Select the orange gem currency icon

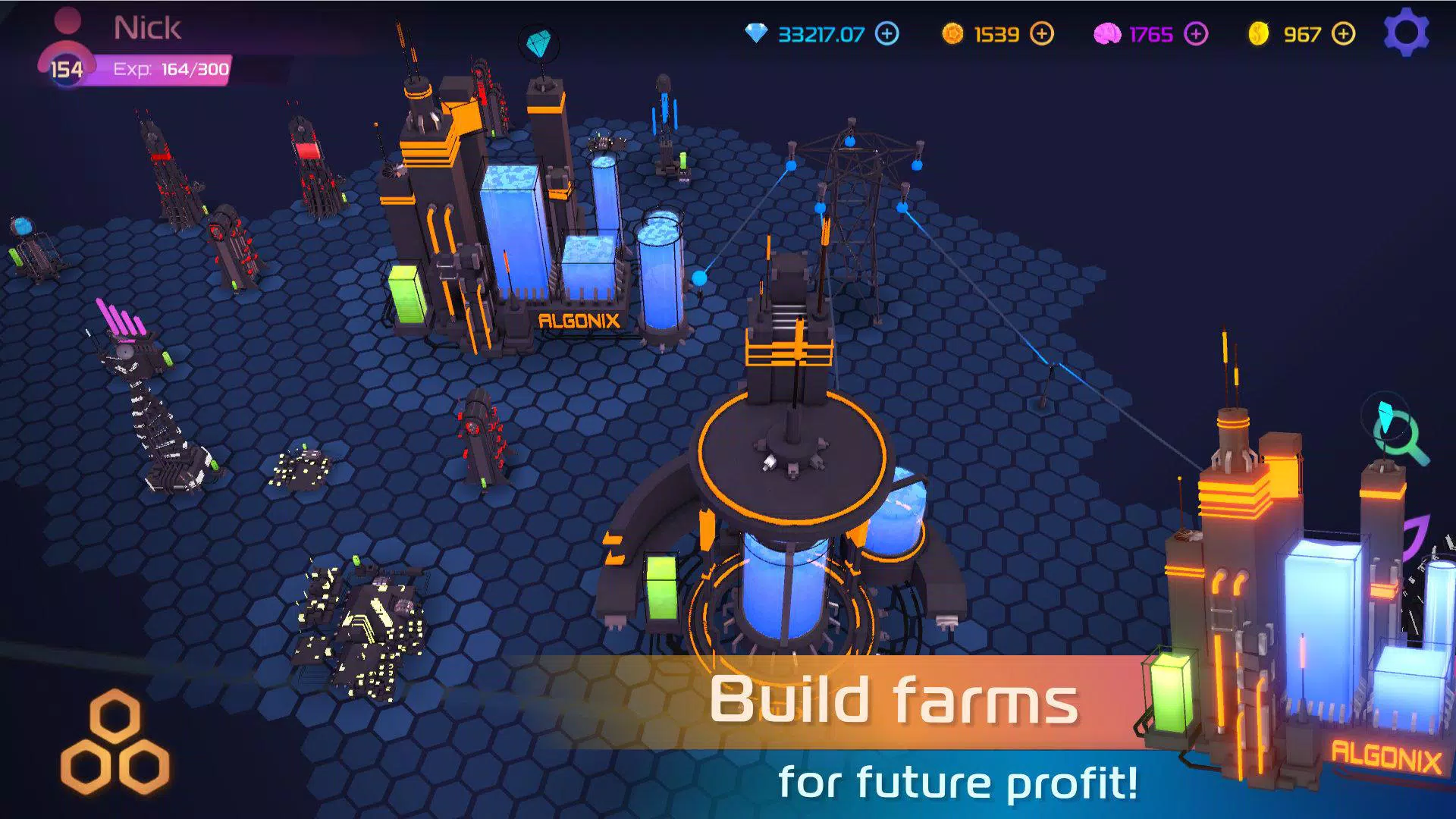pos(954,33)
